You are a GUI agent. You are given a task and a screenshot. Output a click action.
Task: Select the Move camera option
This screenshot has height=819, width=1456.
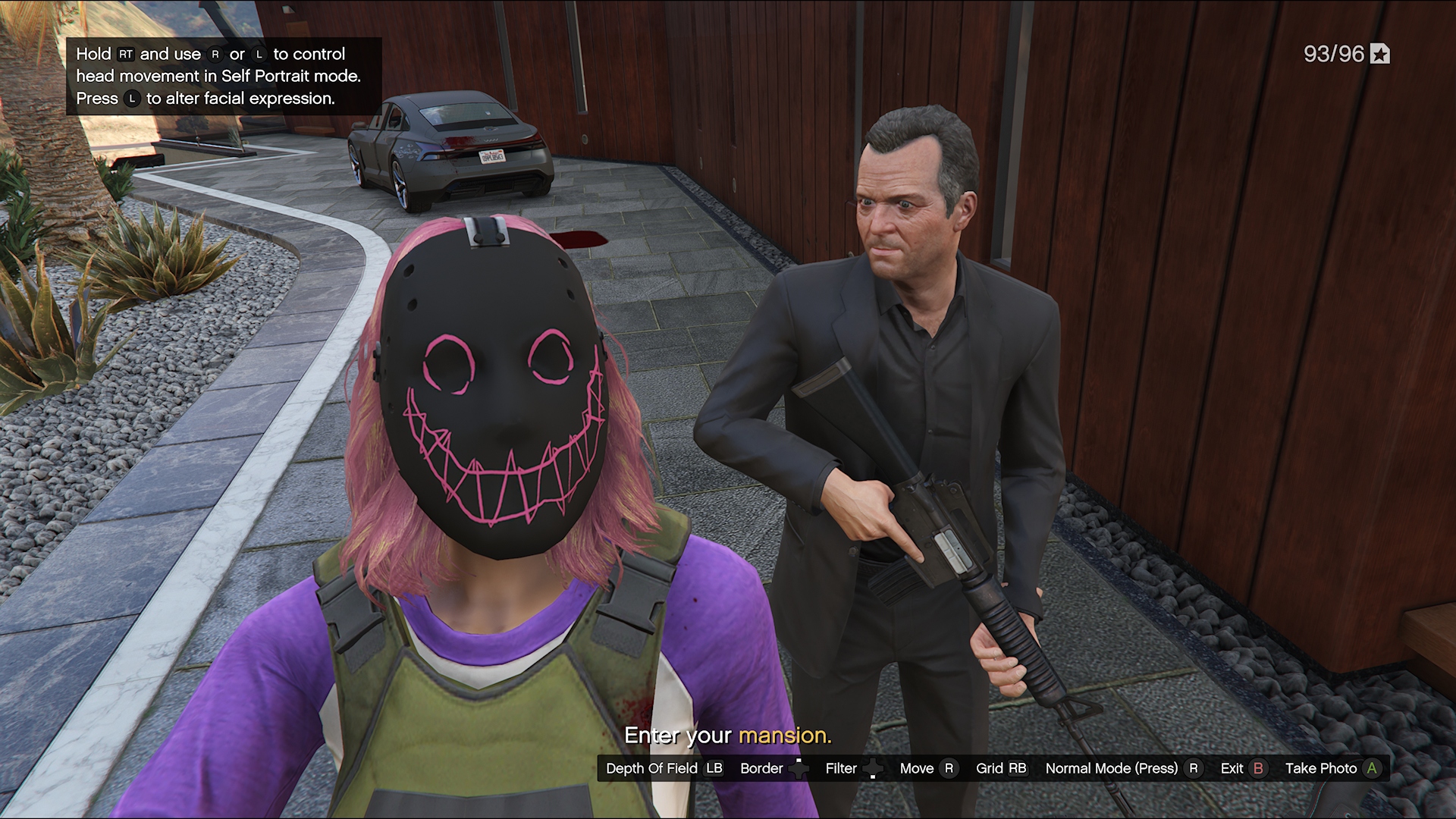pyautogui.click(x=927, y=768)
